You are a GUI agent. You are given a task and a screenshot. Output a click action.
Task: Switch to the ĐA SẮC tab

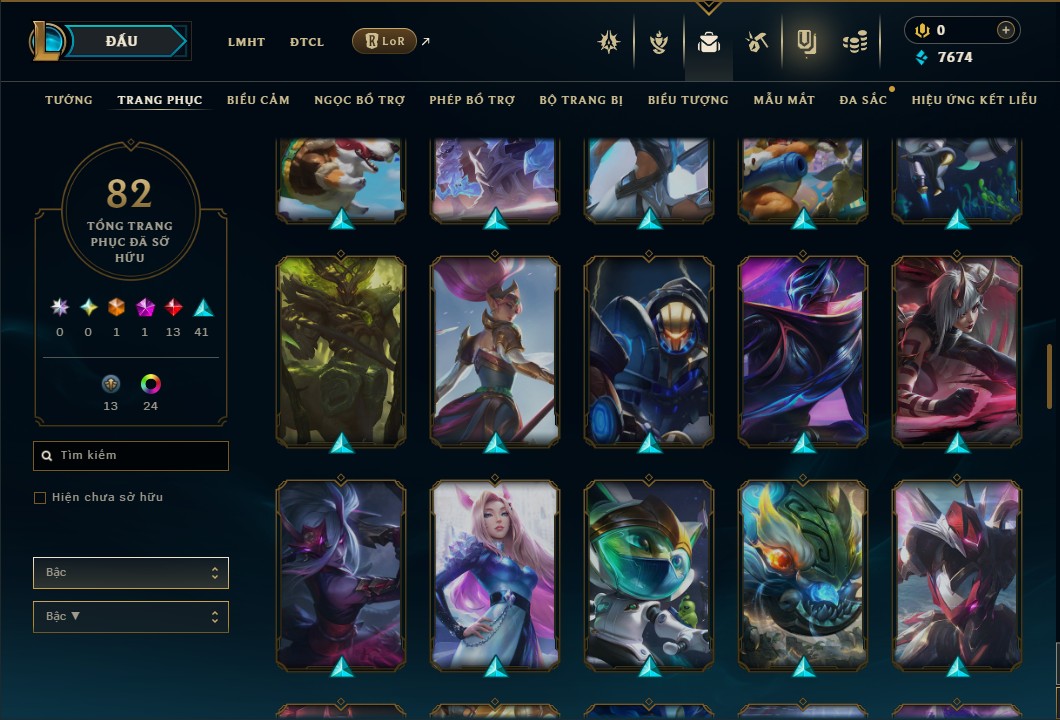[863, 100]
